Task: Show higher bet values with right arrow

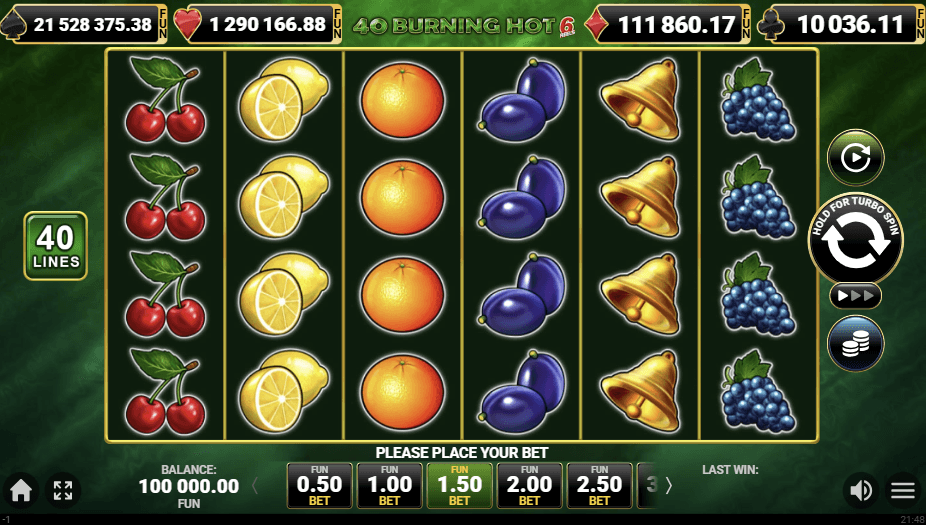Action: tap(669, 486)
